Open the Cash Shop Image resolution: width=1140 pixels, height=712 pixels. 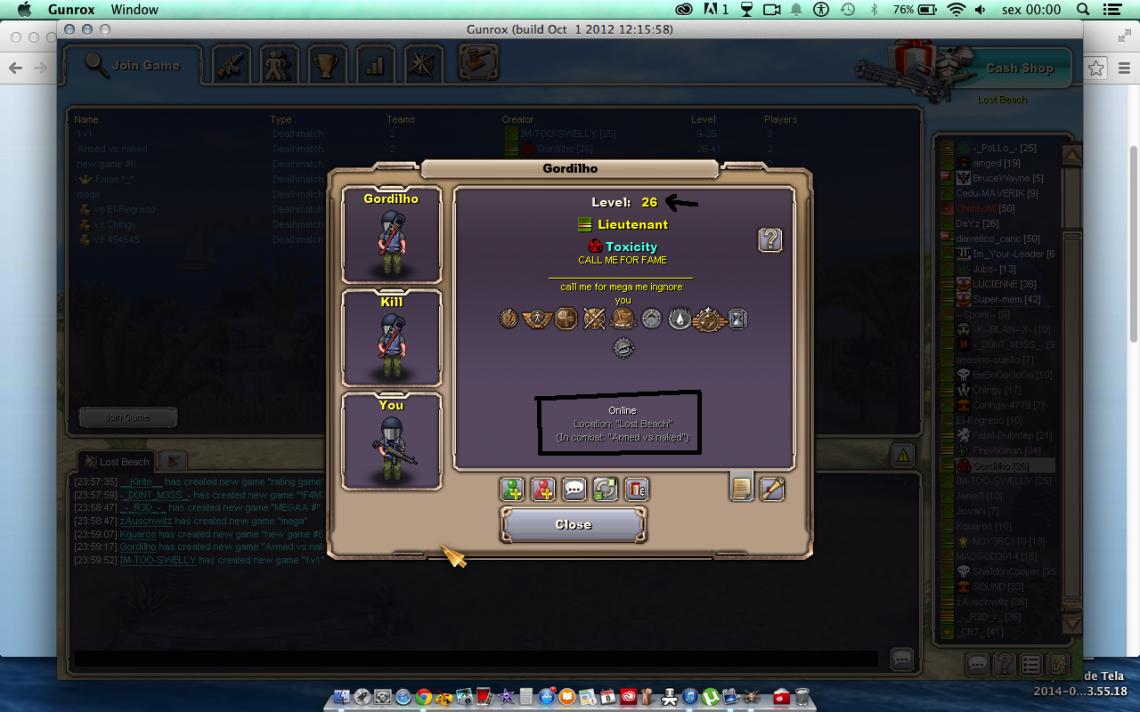pyautogui.click(x=1019, y=68)
